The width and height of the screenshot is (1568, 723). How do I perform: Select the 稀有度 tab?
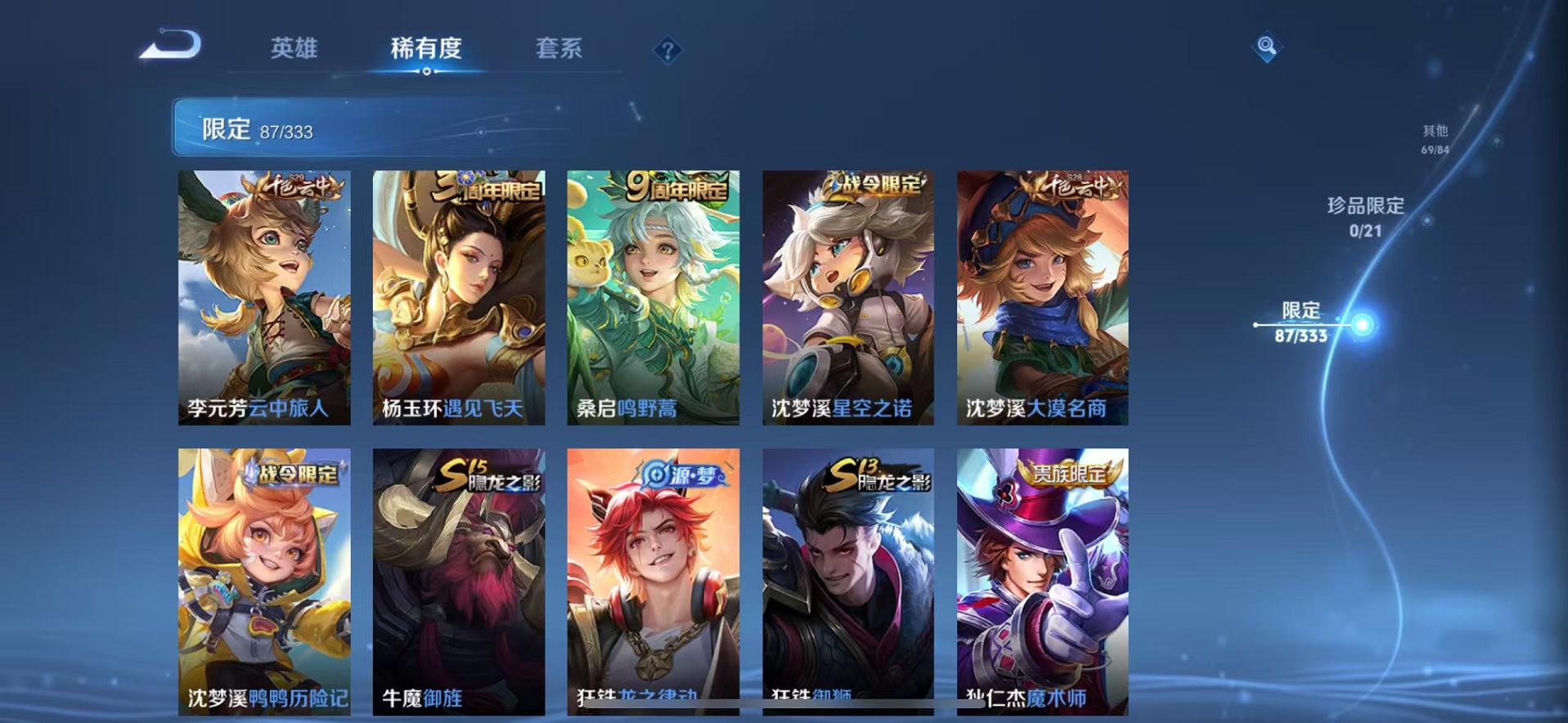pyautogui.click(x=425, y=49)
